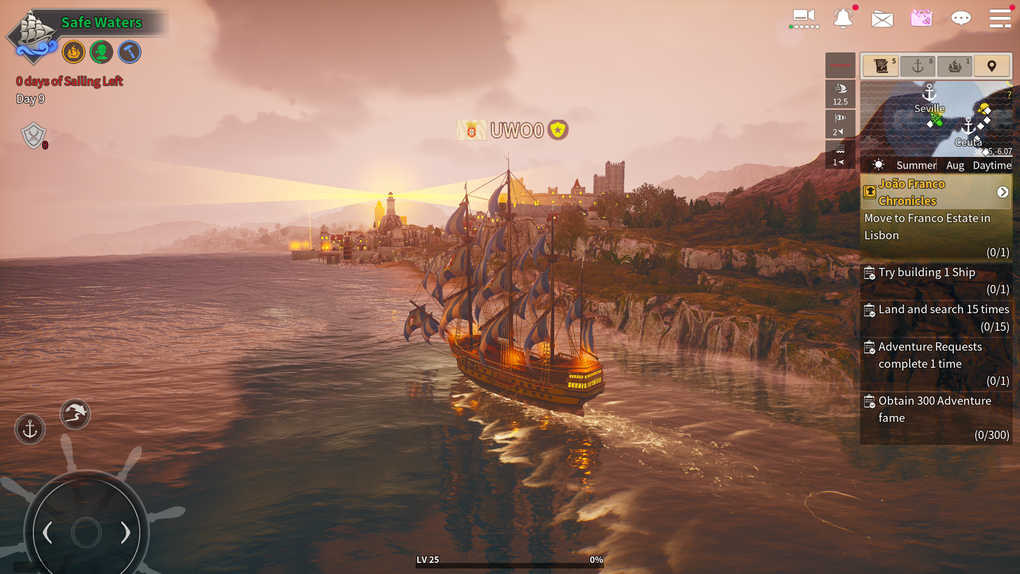Open the blue hammer repair icon
The height and width of the screenshot is (574, 1020).
click(x=129, y=52)
